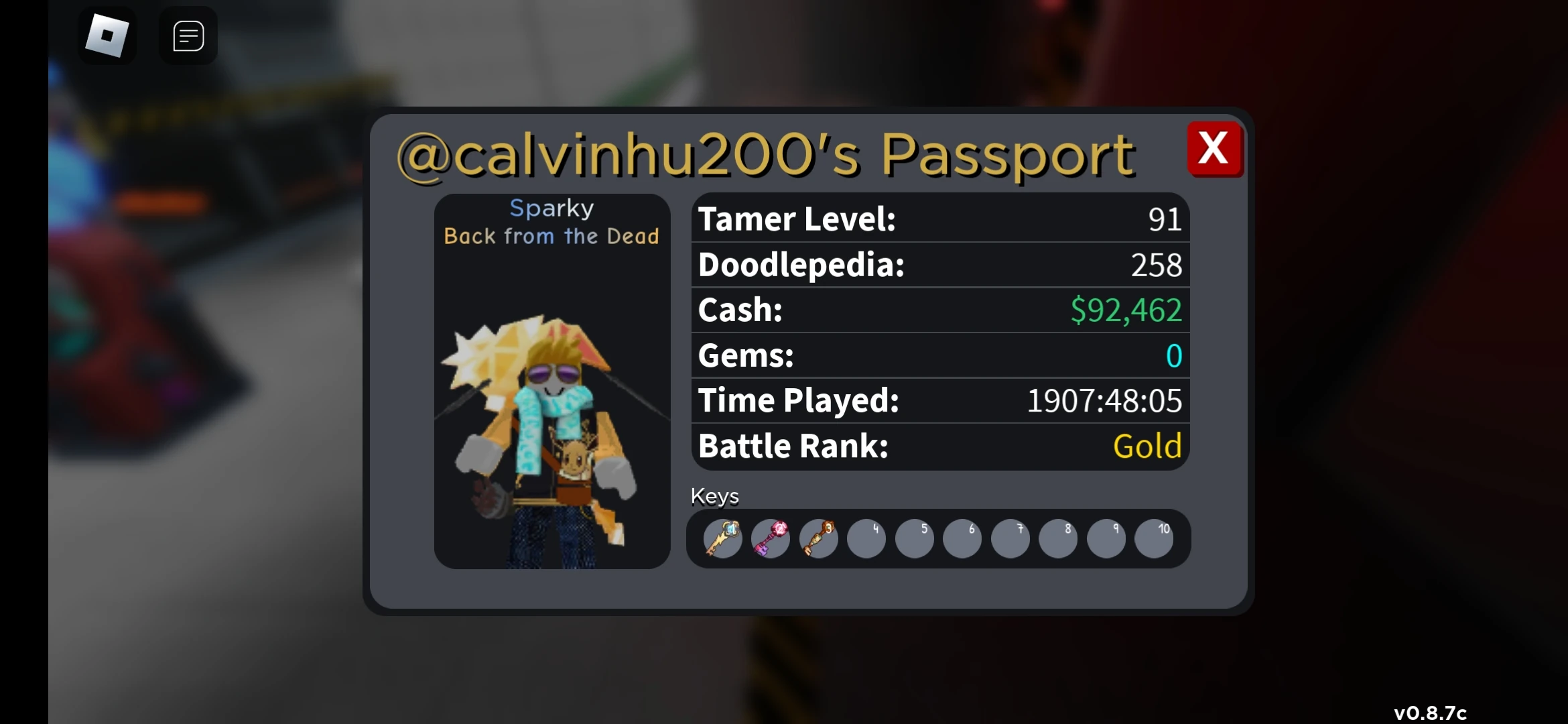The height and width of the screenshot is (724, 1568).
Task: Close the passport with the X button
Action: point(1215,149)
